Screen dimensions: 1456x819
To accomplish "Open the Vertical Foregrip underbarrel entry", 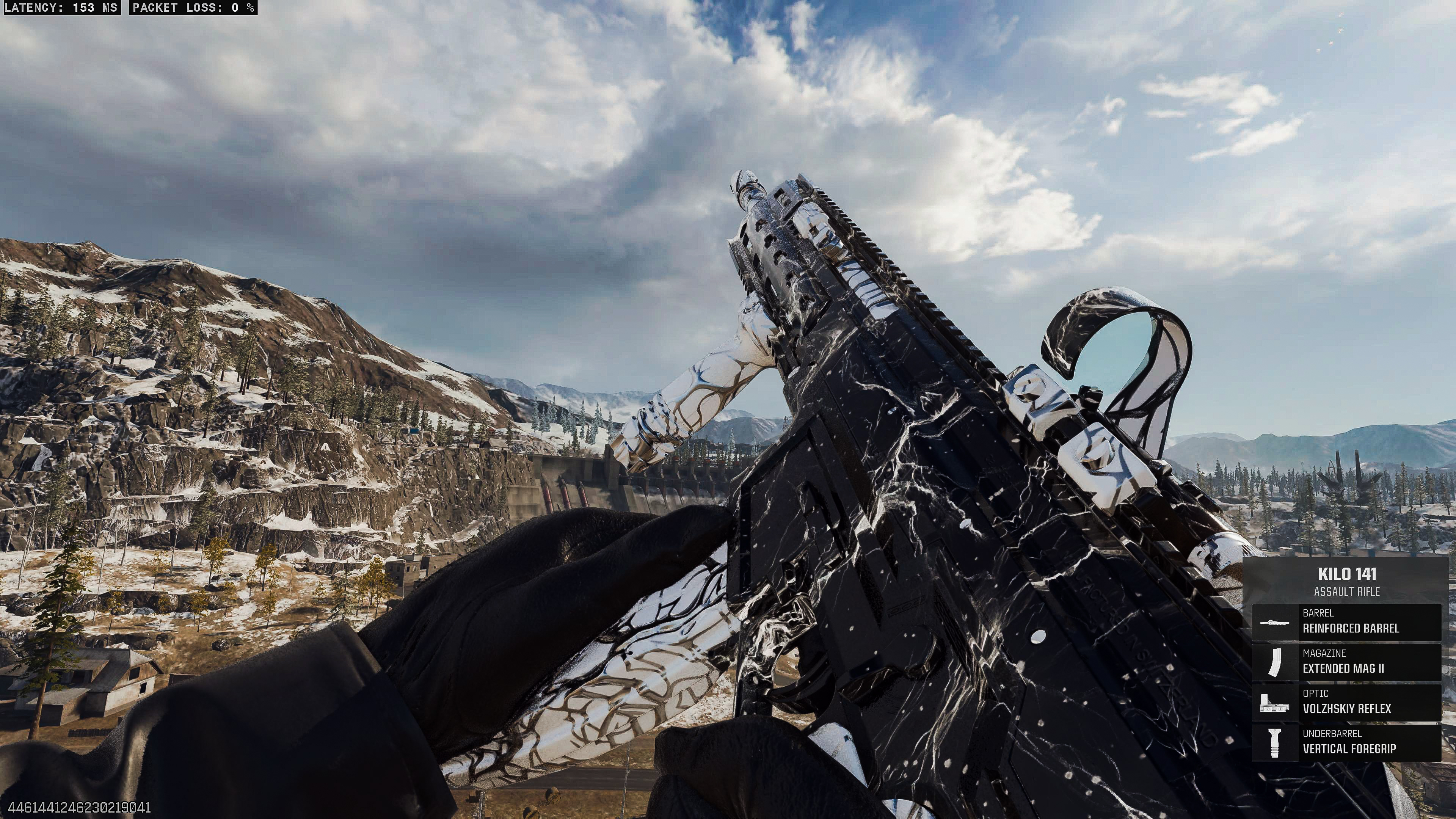I will [1346, 742].
